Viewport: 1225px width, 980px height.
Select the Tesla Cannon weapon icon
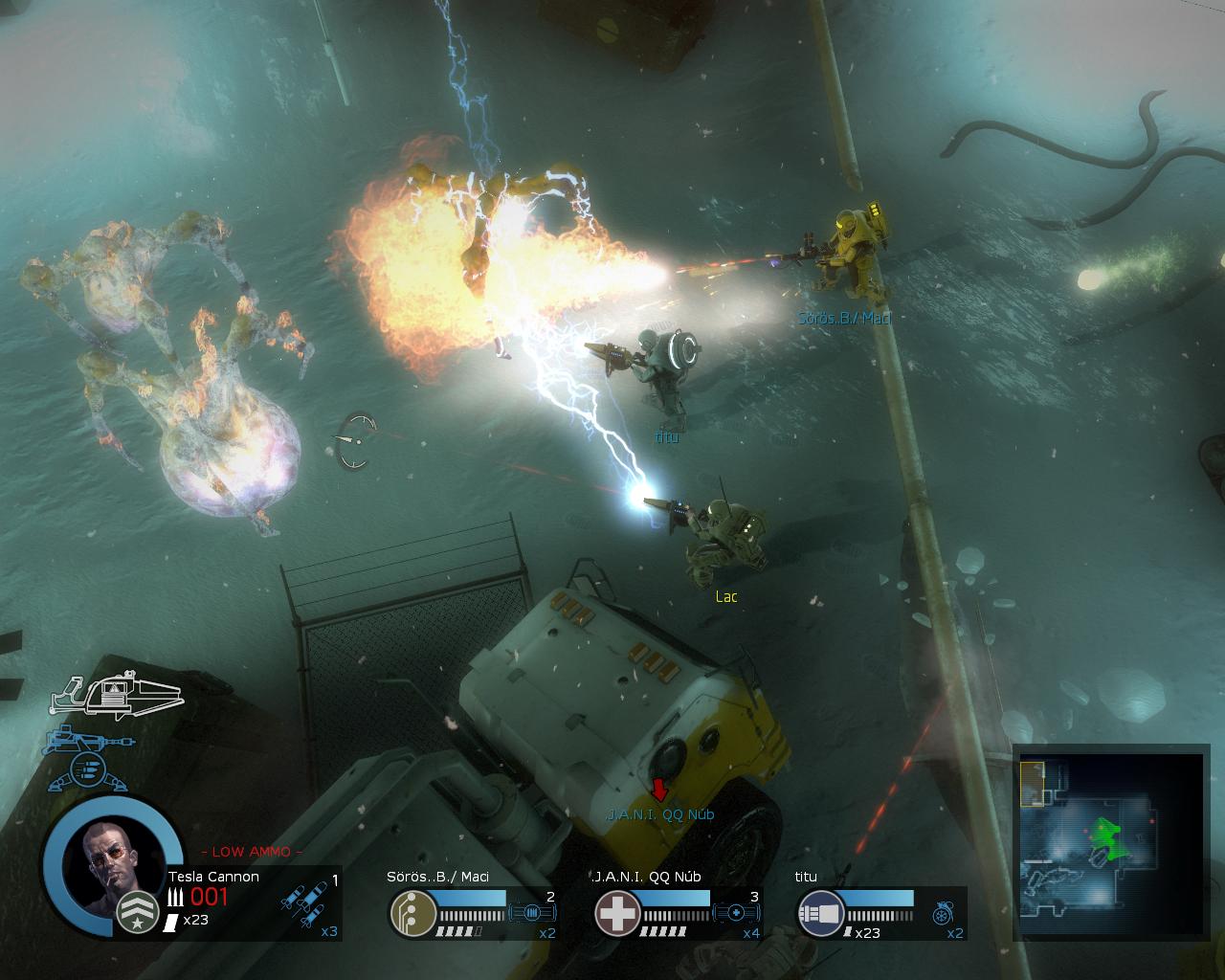tap(116, 694)
